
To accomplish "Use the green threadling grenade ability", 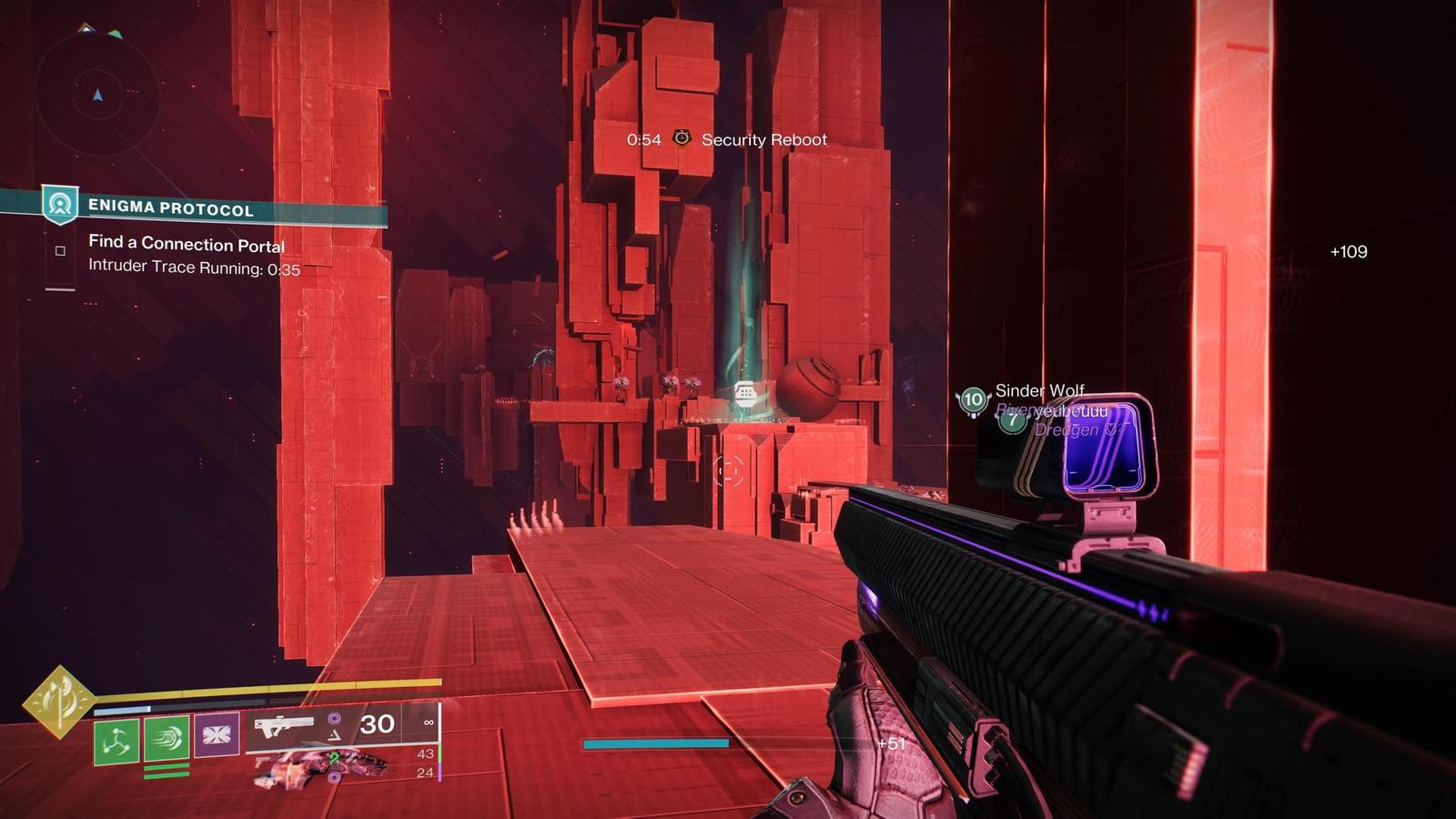I will 116,740.
